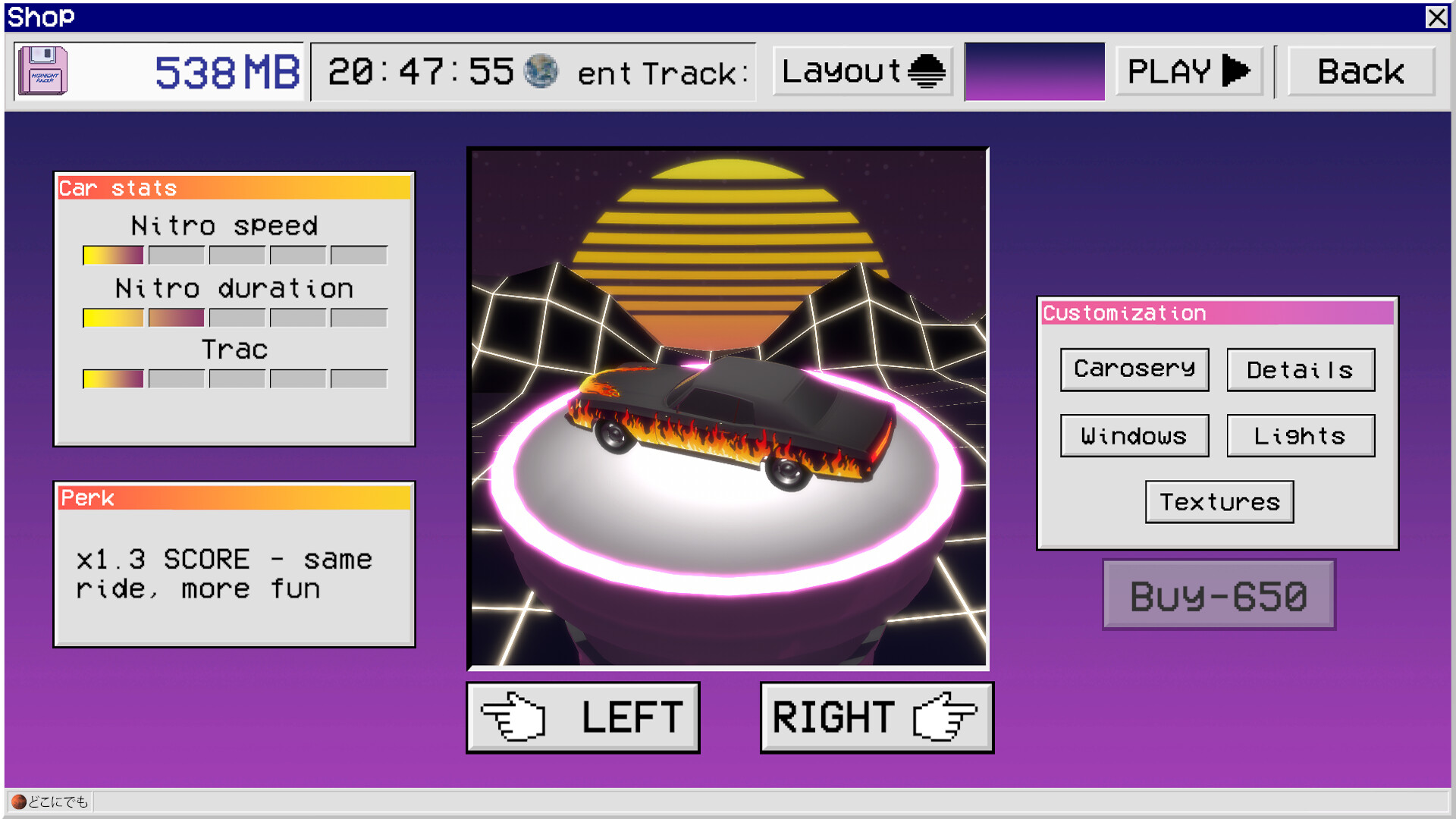Click the Midnight Racer floppy disk save icon

(x=42, y=71)
